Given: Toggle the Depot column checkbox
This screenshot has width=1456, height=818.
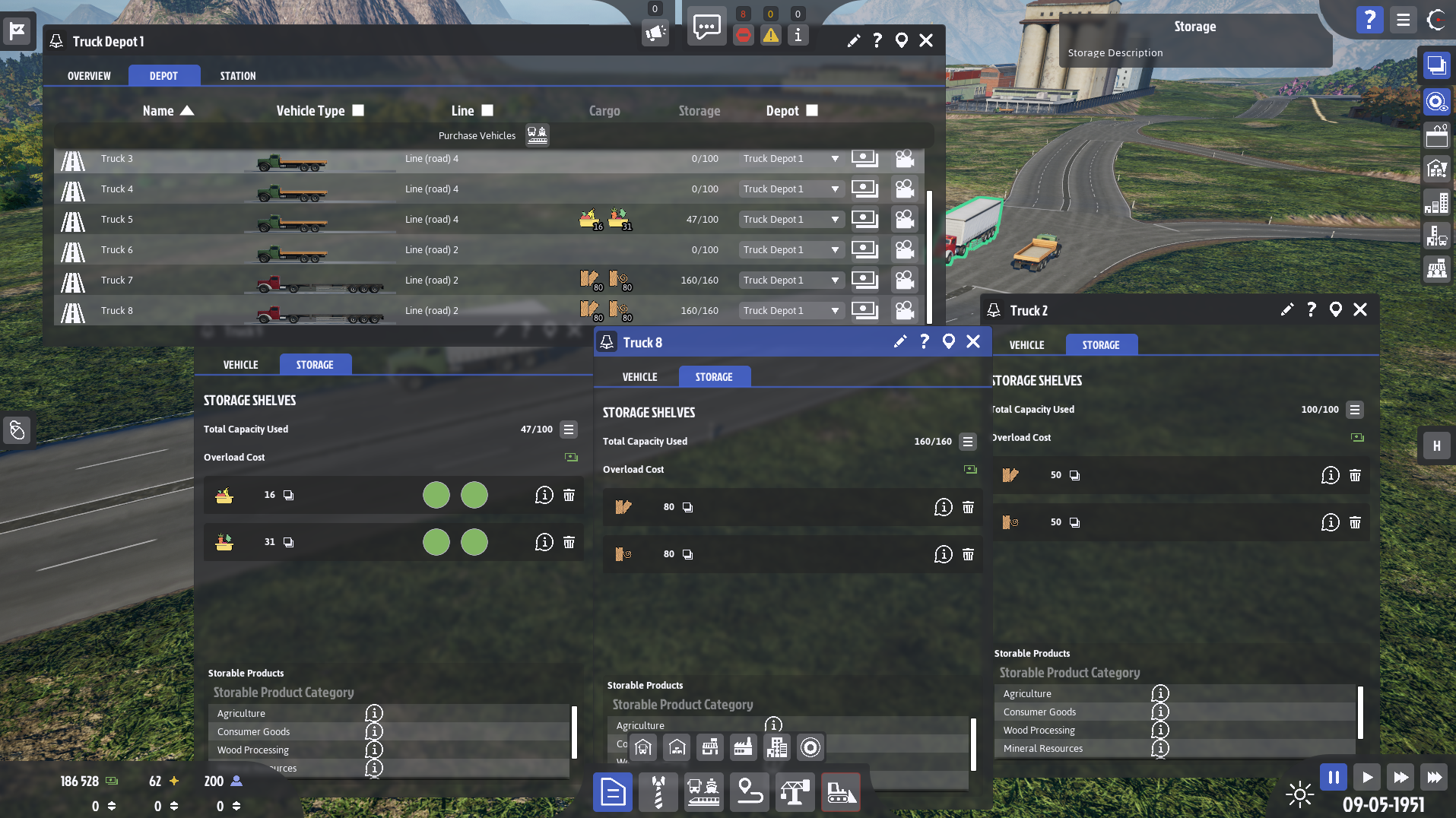Looking at the screenshot, I should pyautogui.click(x=811, y=110).
